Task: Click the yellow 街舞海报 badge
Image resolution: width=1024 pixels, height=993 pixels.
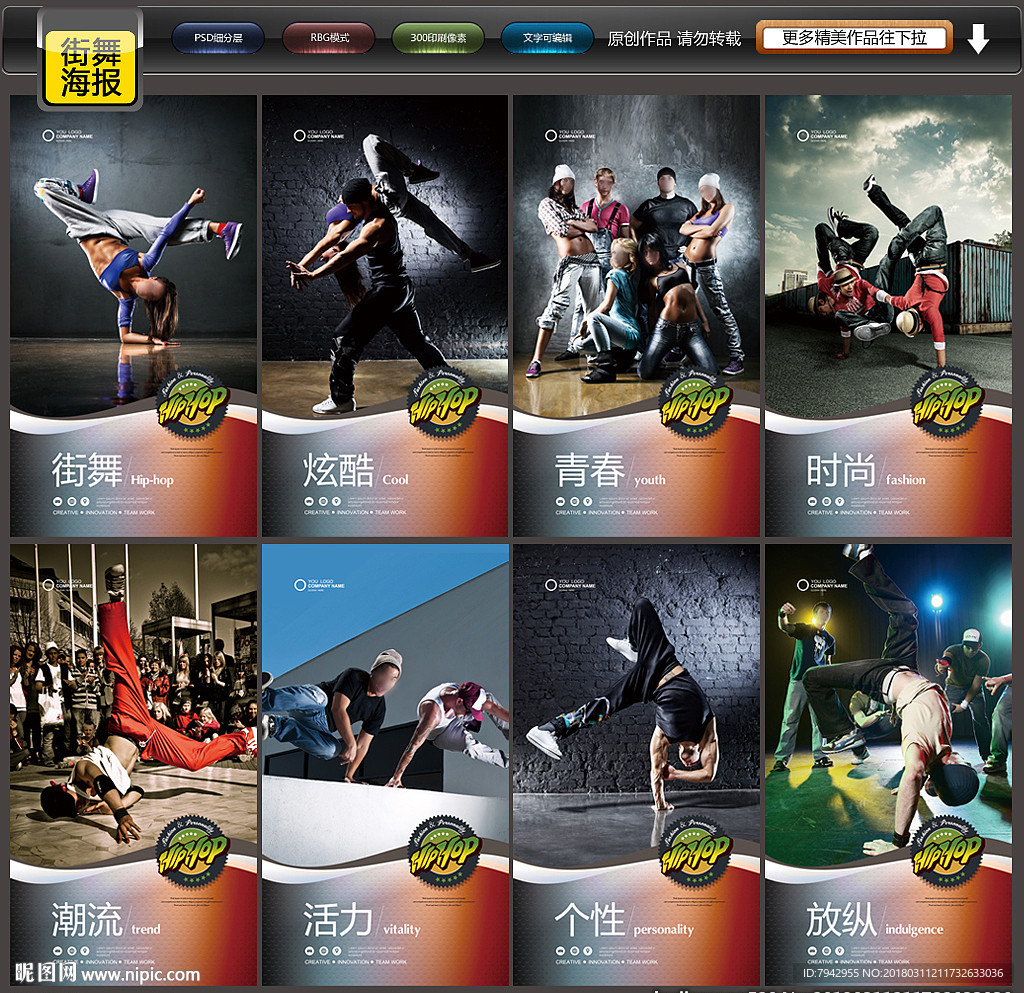Action: click(90, 67)
